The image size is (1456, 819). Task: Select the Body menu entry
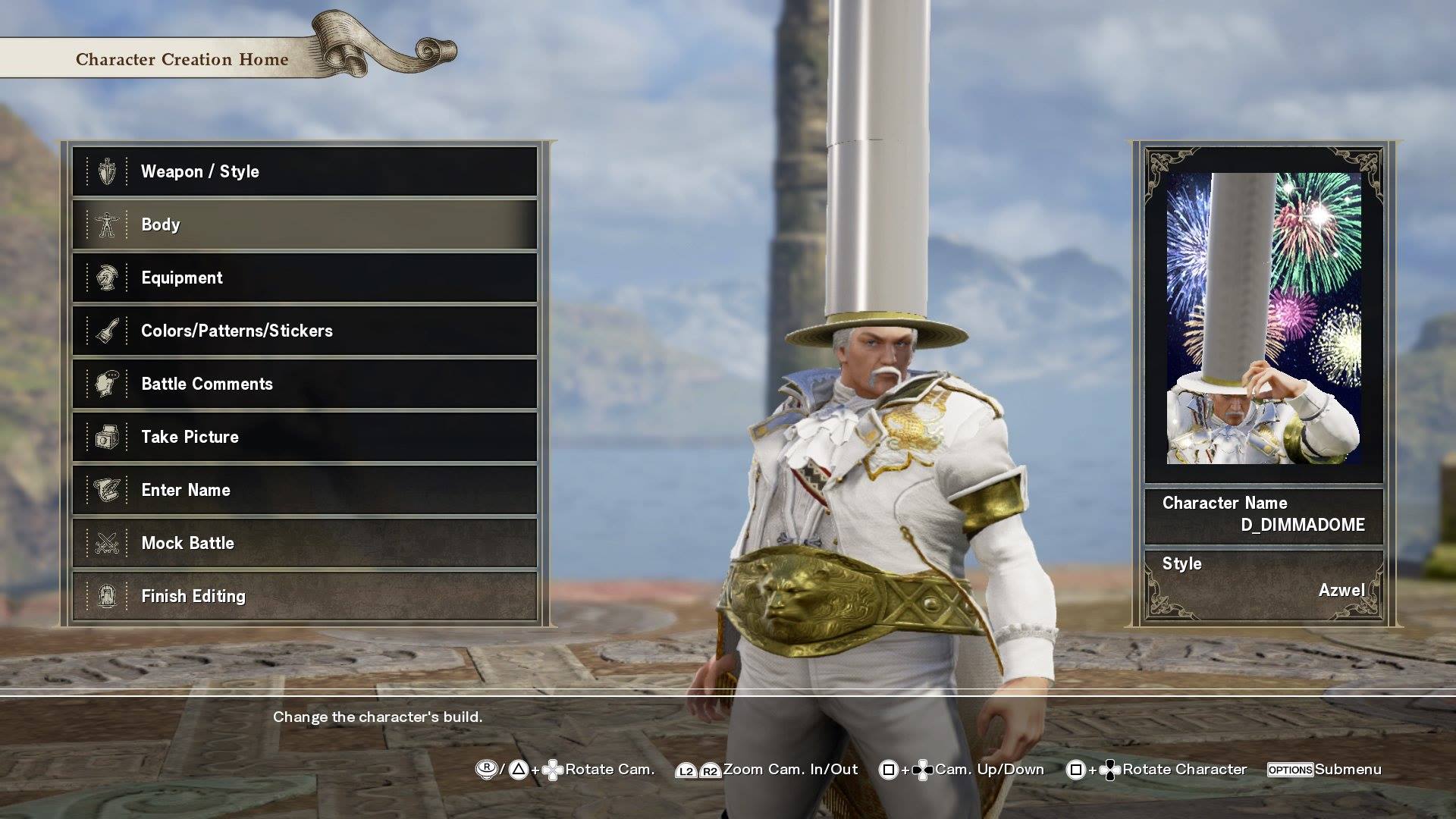coord(304,224)
